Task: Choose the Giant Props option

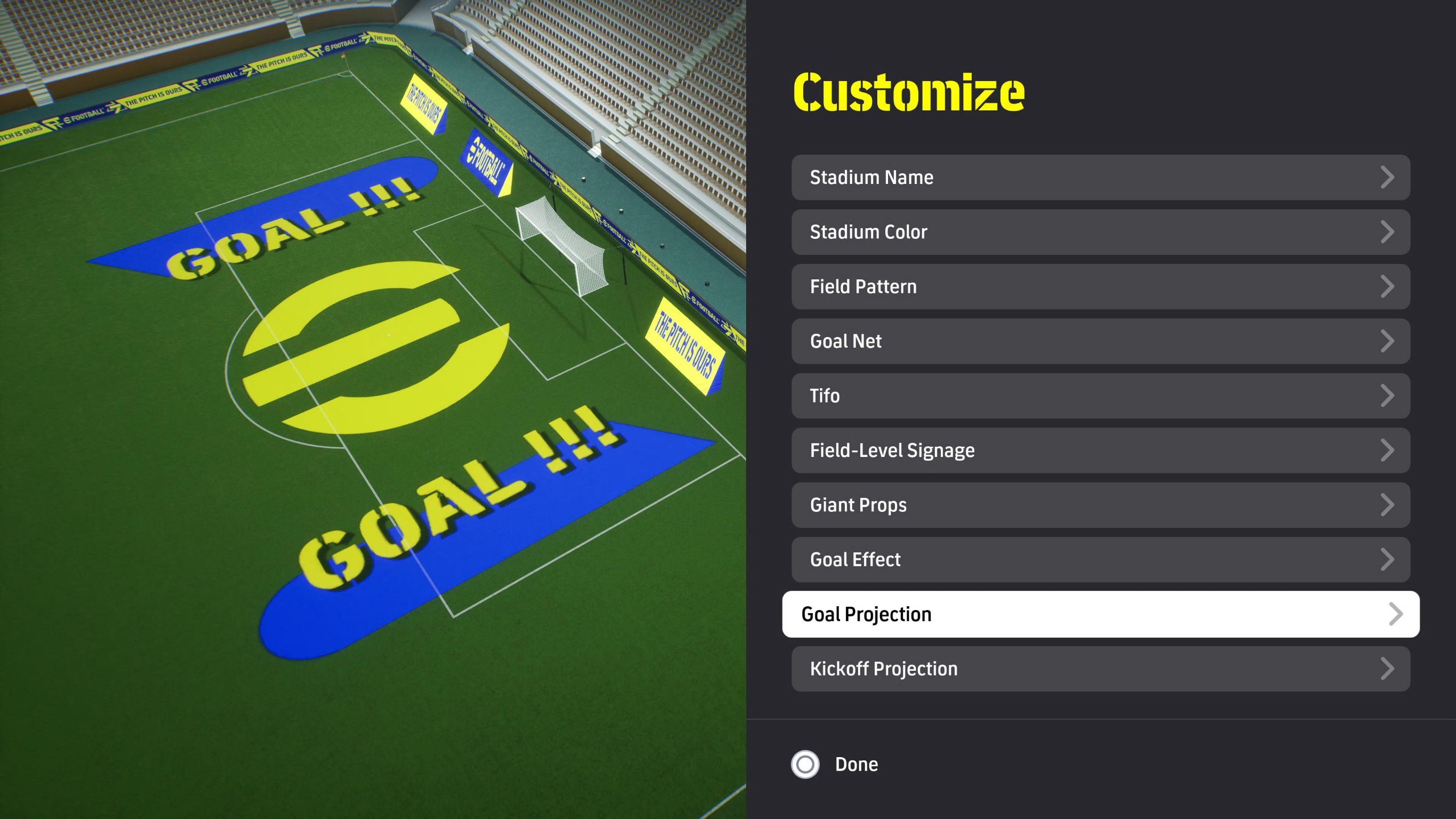Action: click(1100, 505)
